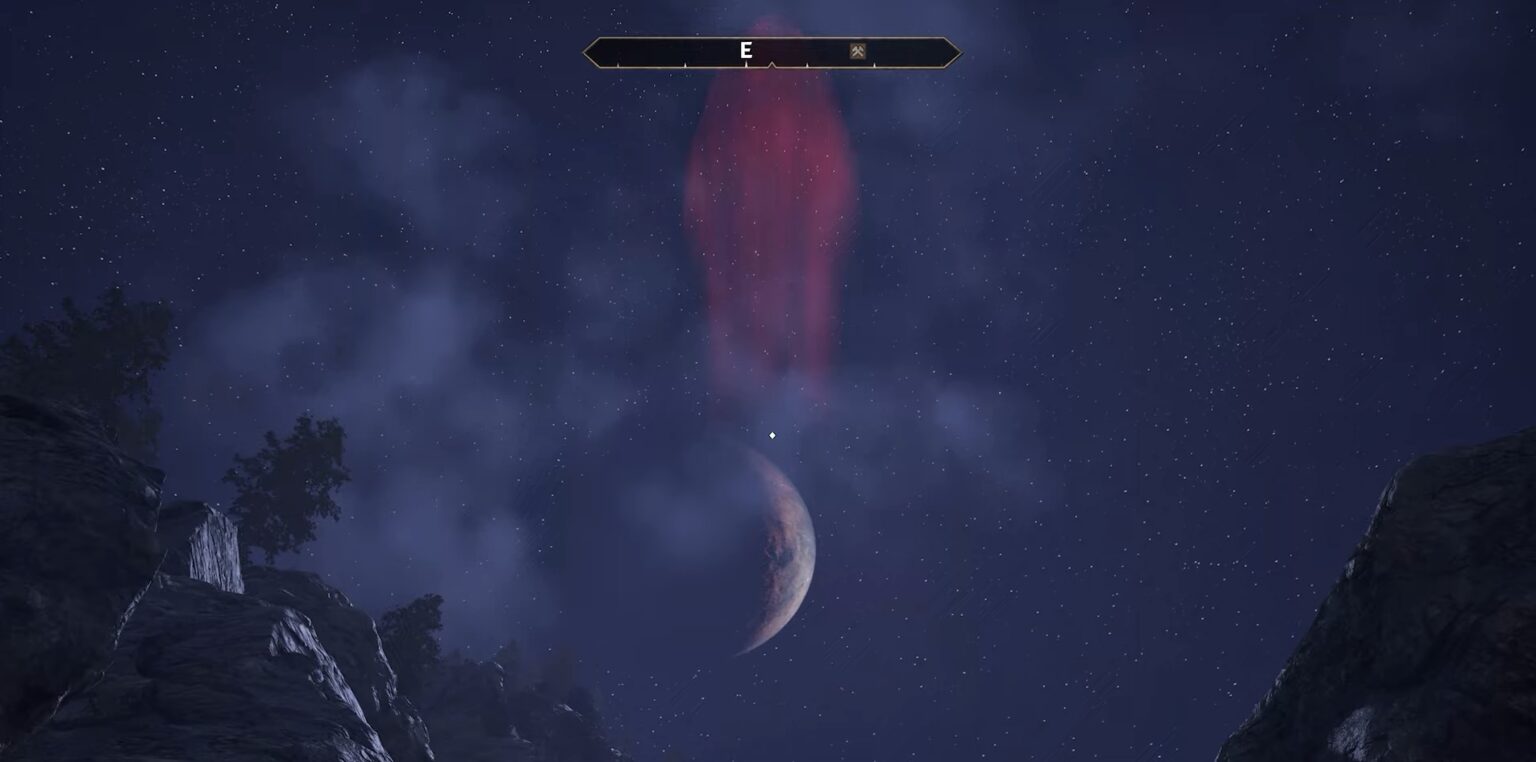The image size is (1536, 762).
Task: Select the E cardinal direction on the compass
Action: click(x=746, y=48)
